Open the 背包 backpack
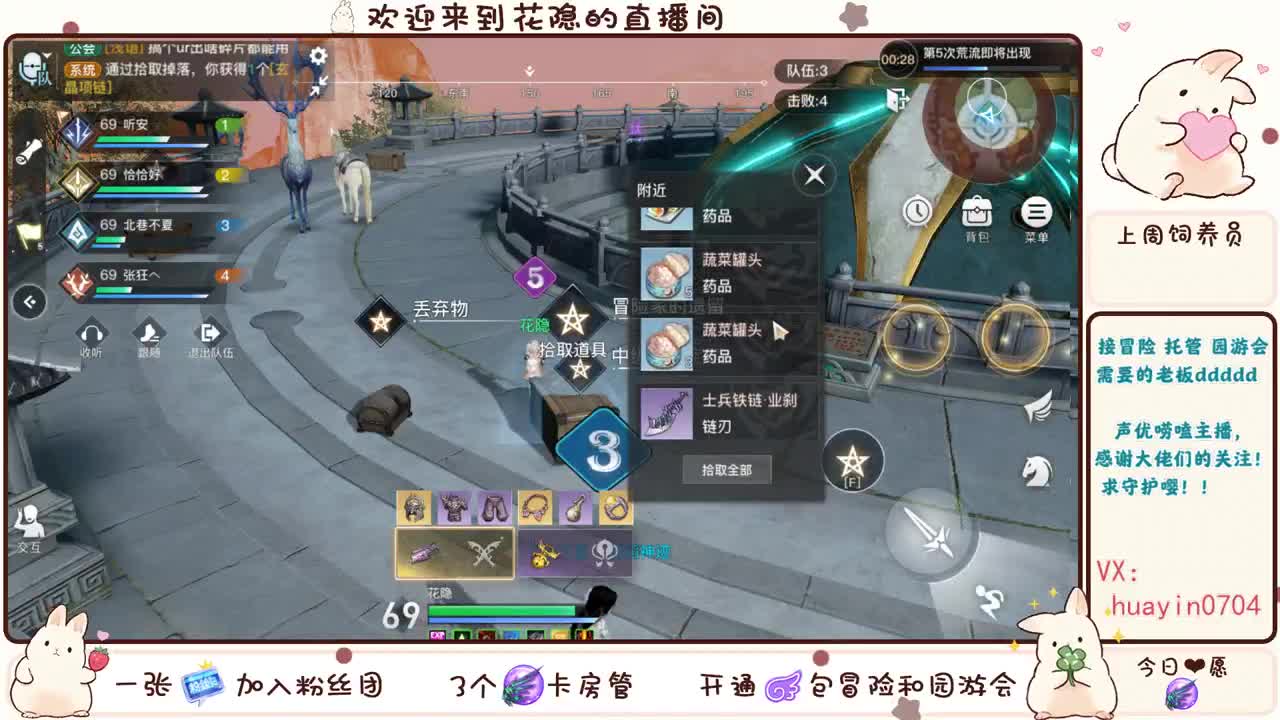Screen dimensions: 1280x720 978,212
